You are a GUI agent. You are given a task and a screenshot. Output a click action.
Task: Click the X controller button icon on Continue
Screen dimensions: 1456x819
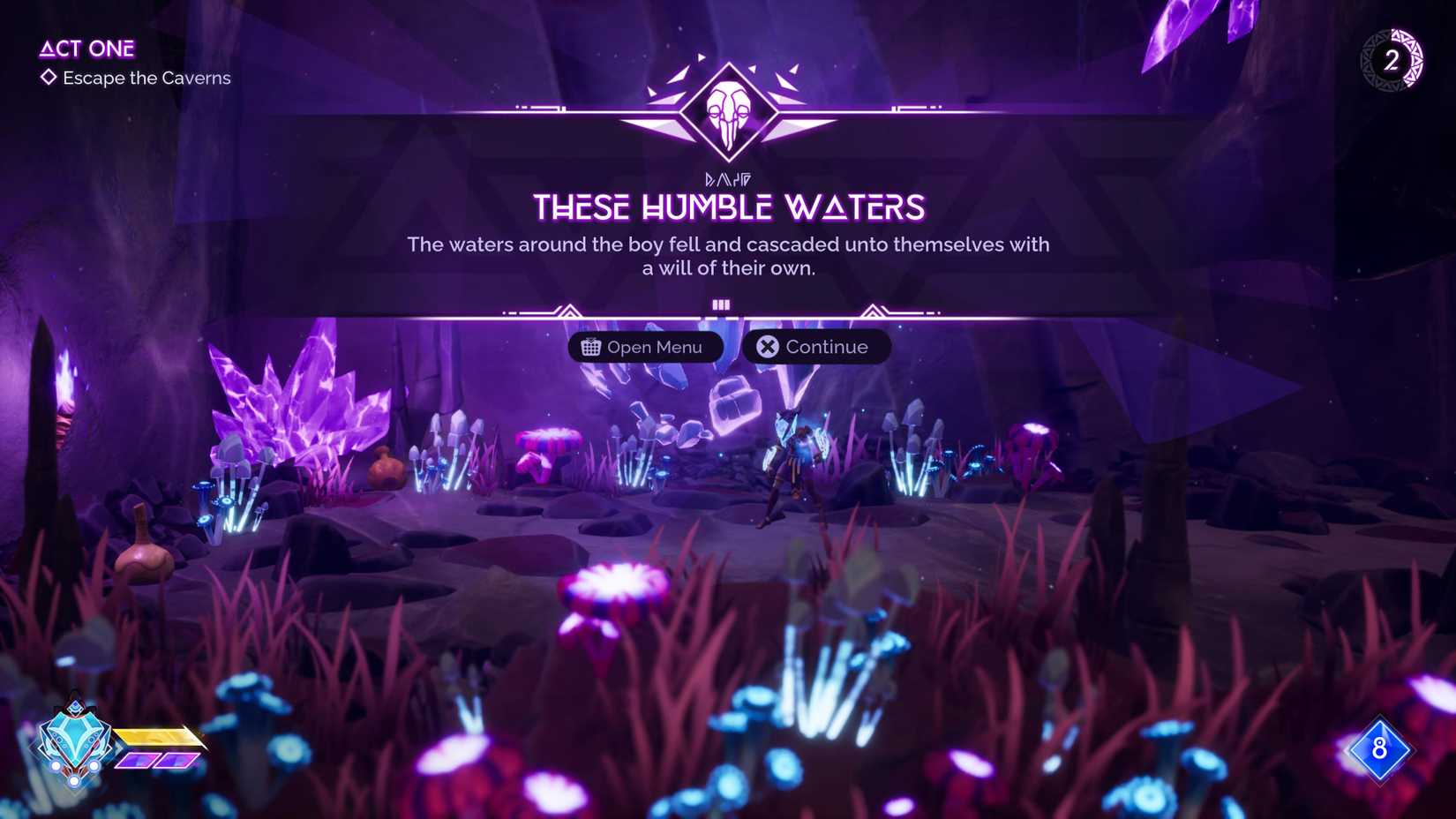tap(767, 346)
